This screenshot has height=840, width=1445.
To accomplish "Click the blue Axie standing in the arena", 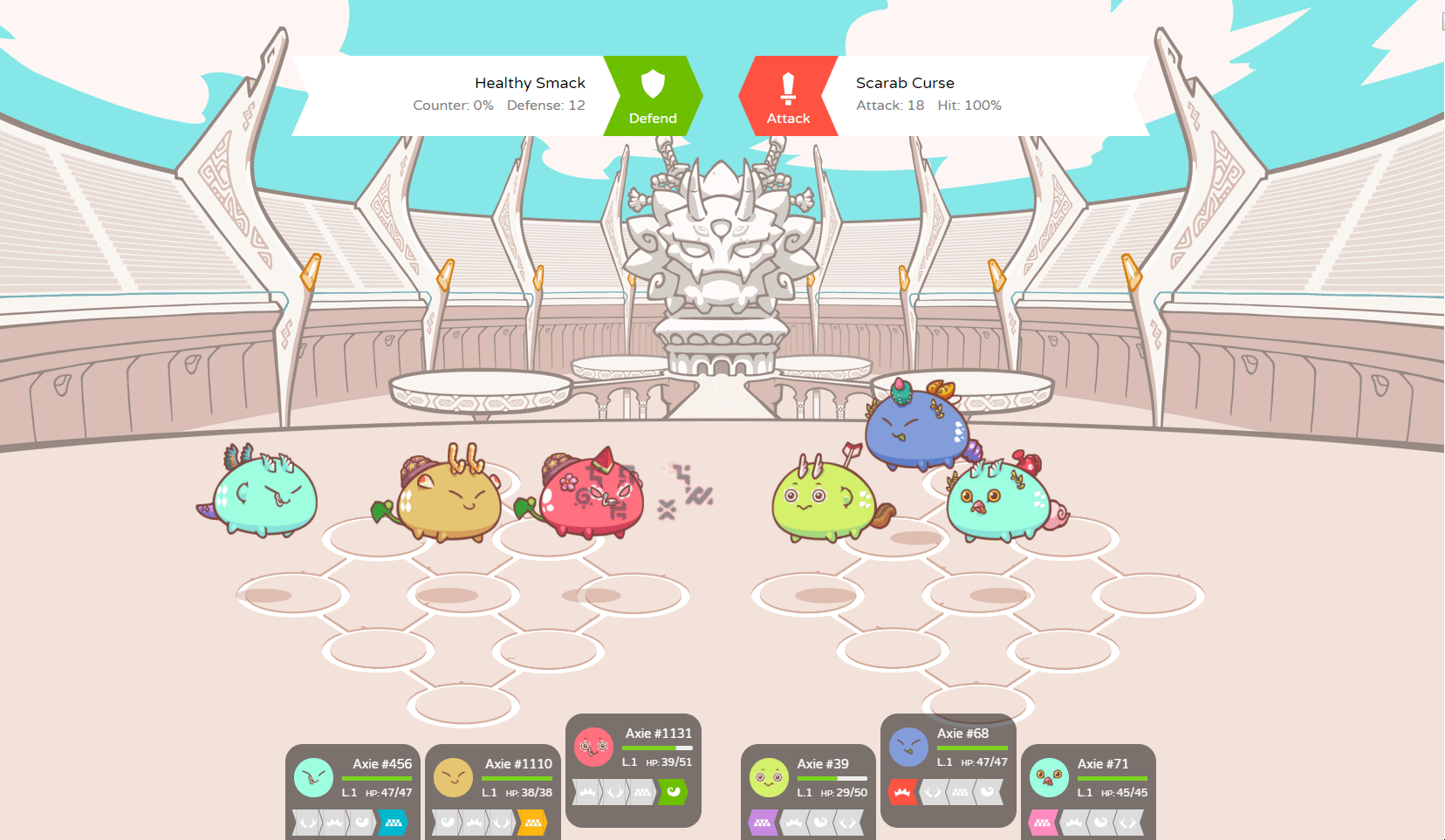I will [x=916, y=427].
